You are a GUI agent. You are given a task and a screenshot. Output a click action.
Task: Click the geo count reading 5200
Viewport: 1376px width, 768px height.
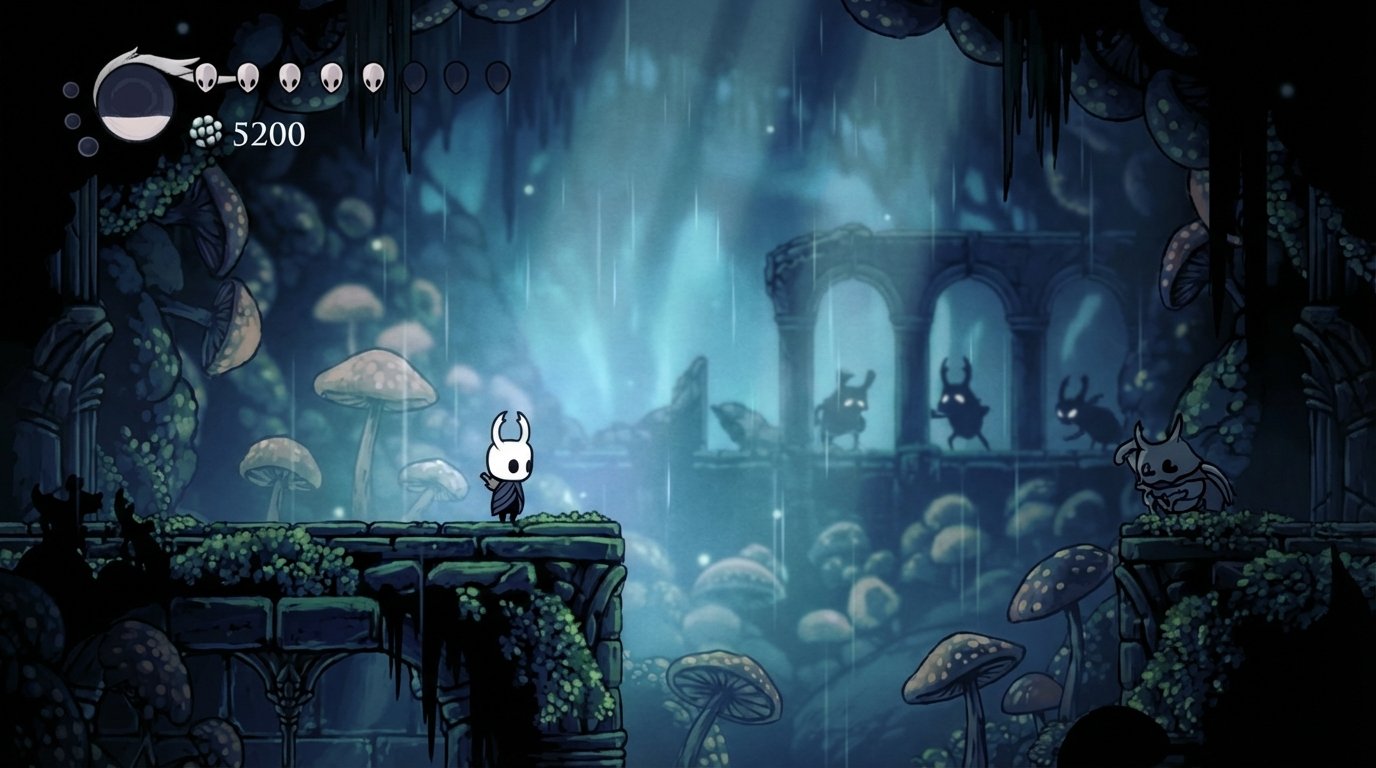268,133
